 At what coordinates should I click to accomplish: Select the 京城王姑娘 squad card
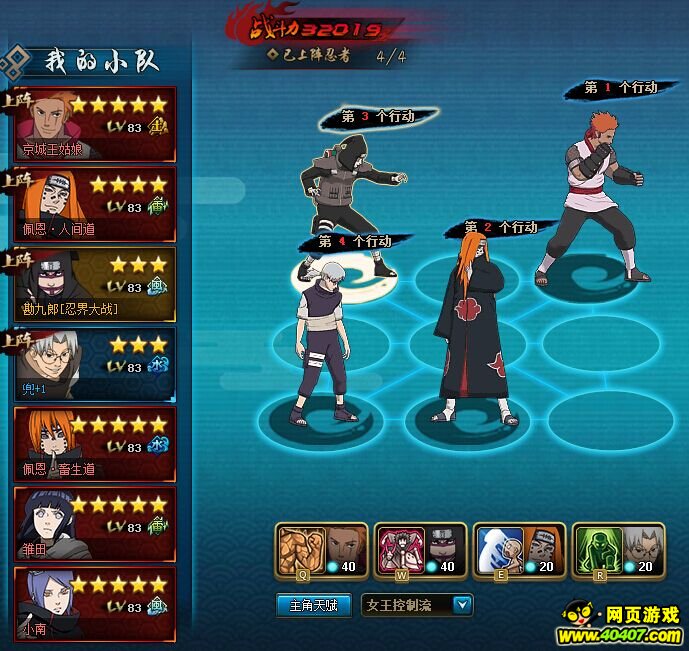tap(95, 125)
